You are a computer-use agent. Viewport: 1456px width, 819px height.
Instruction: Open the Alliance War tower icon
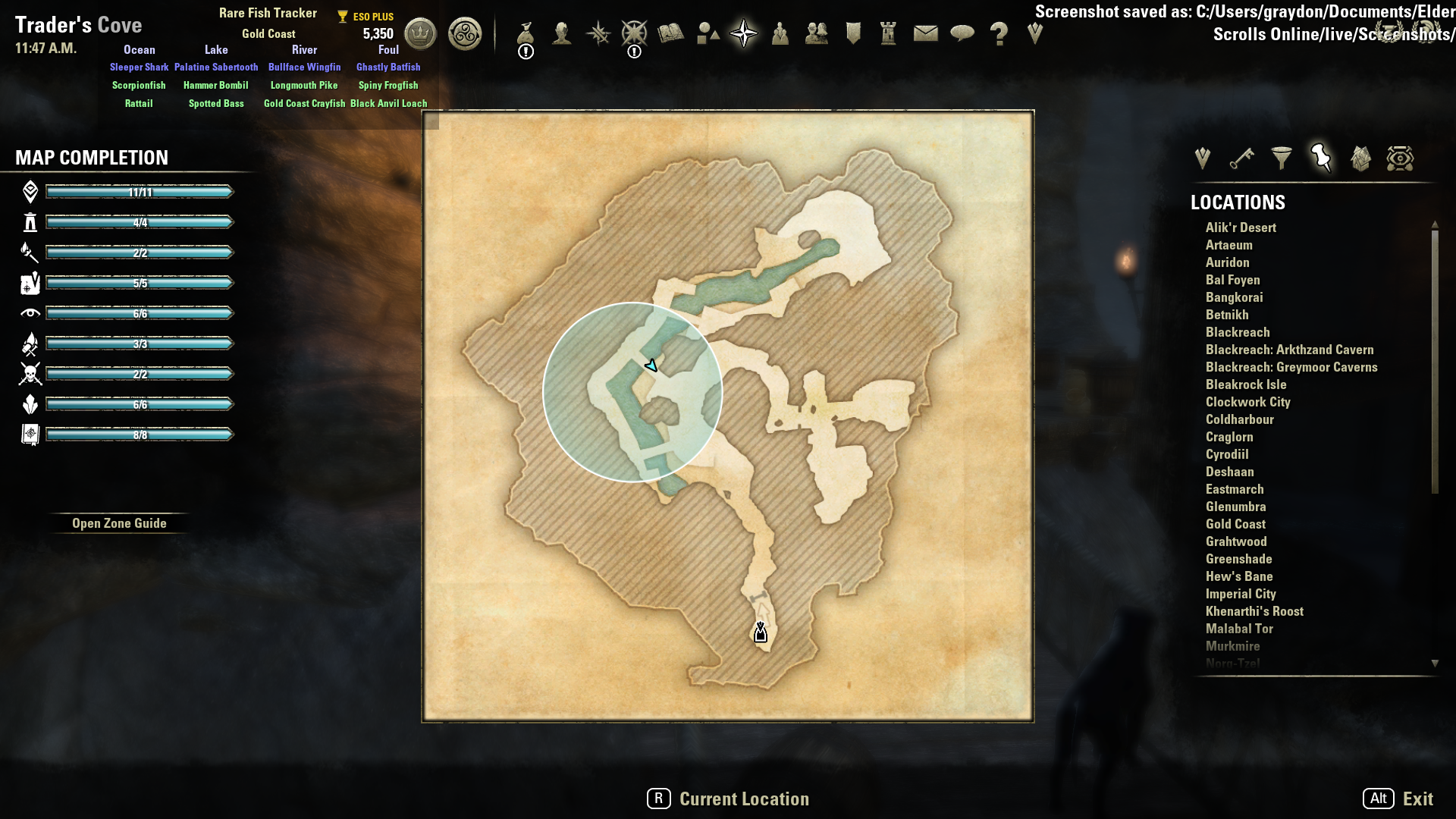(888, 34)
